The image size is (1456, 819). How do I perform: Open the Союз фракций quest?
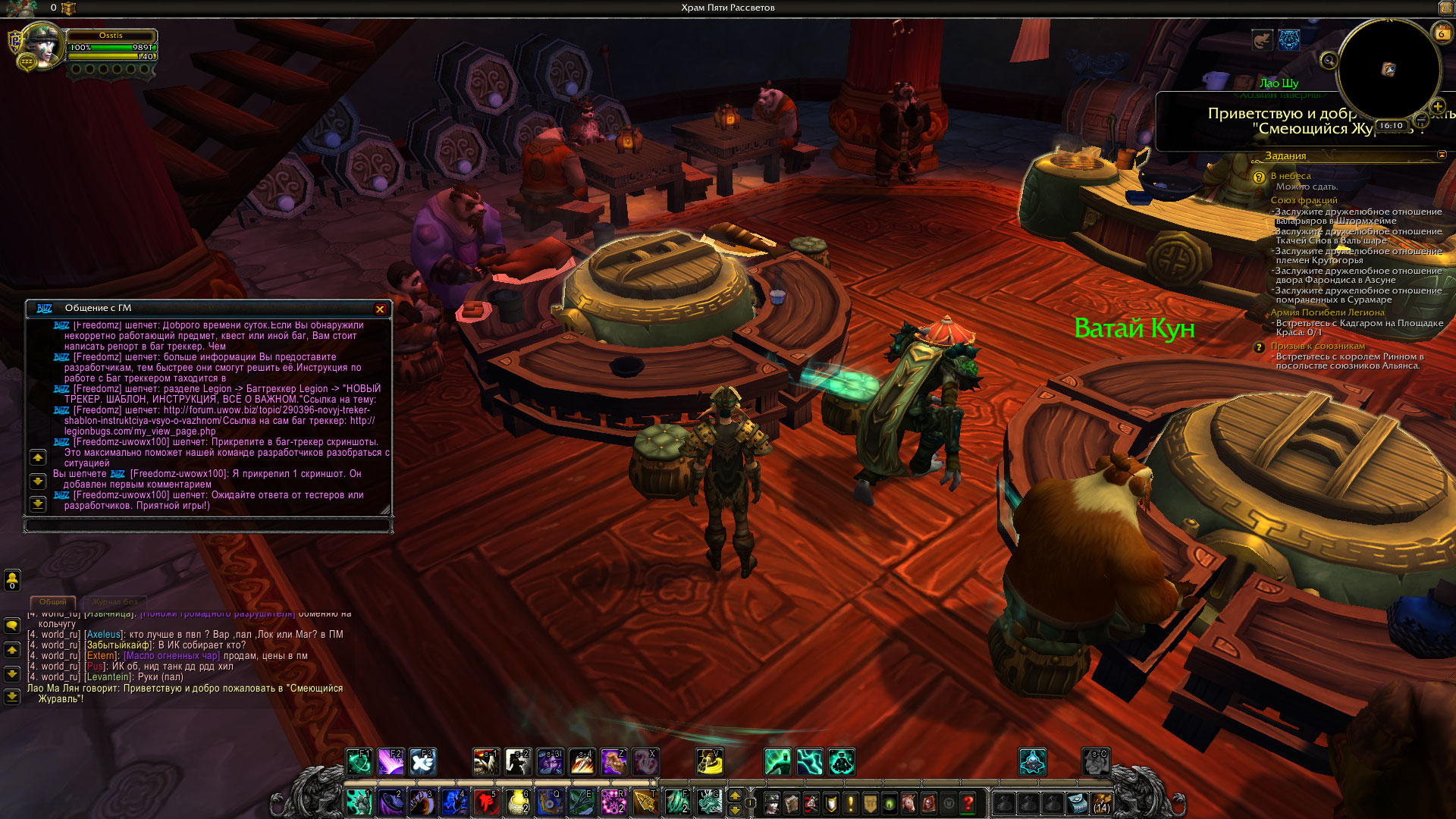click(x=1304, y=200)
